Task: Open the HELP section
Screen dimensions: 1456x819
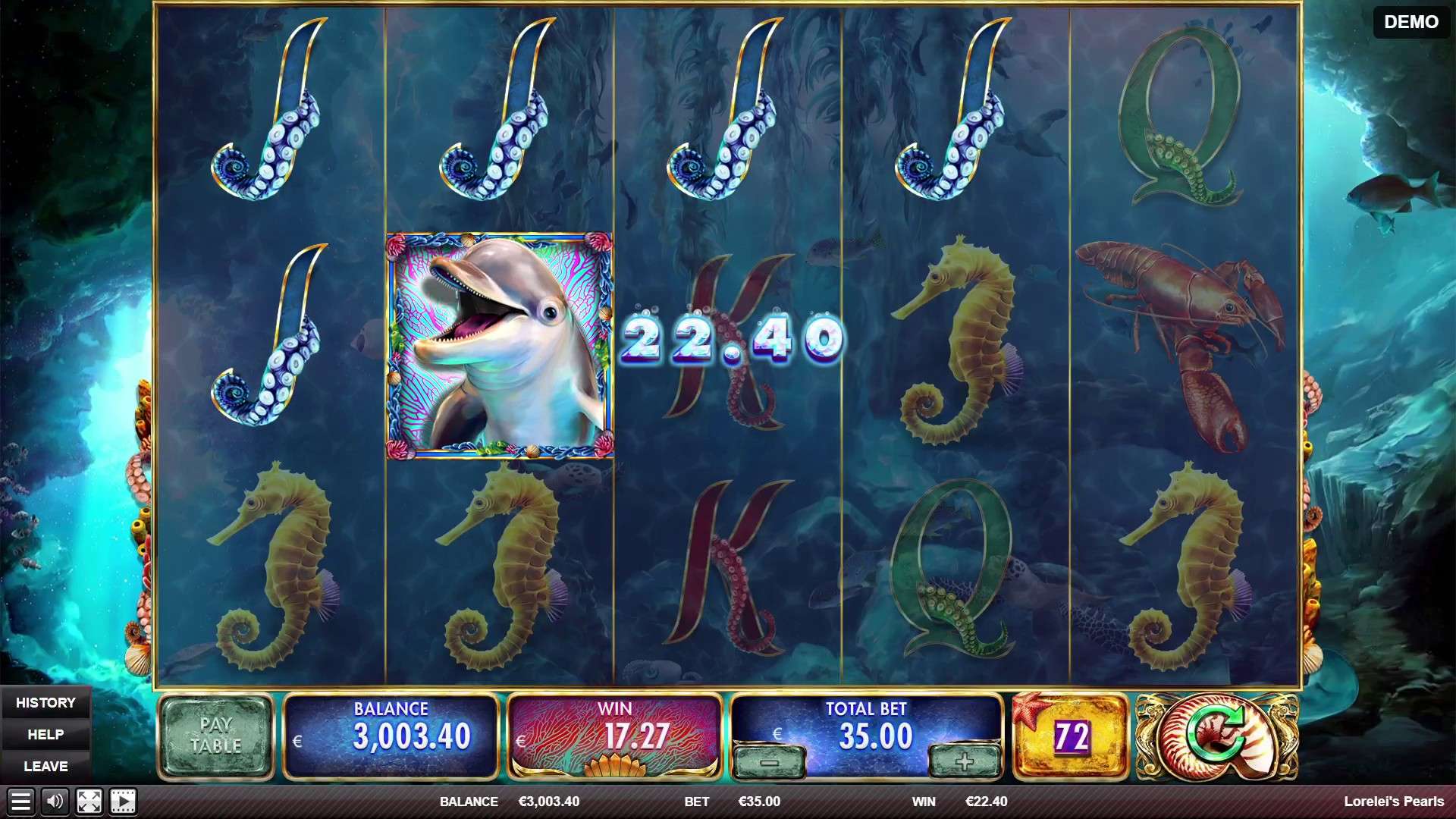Action: [47, 734]
